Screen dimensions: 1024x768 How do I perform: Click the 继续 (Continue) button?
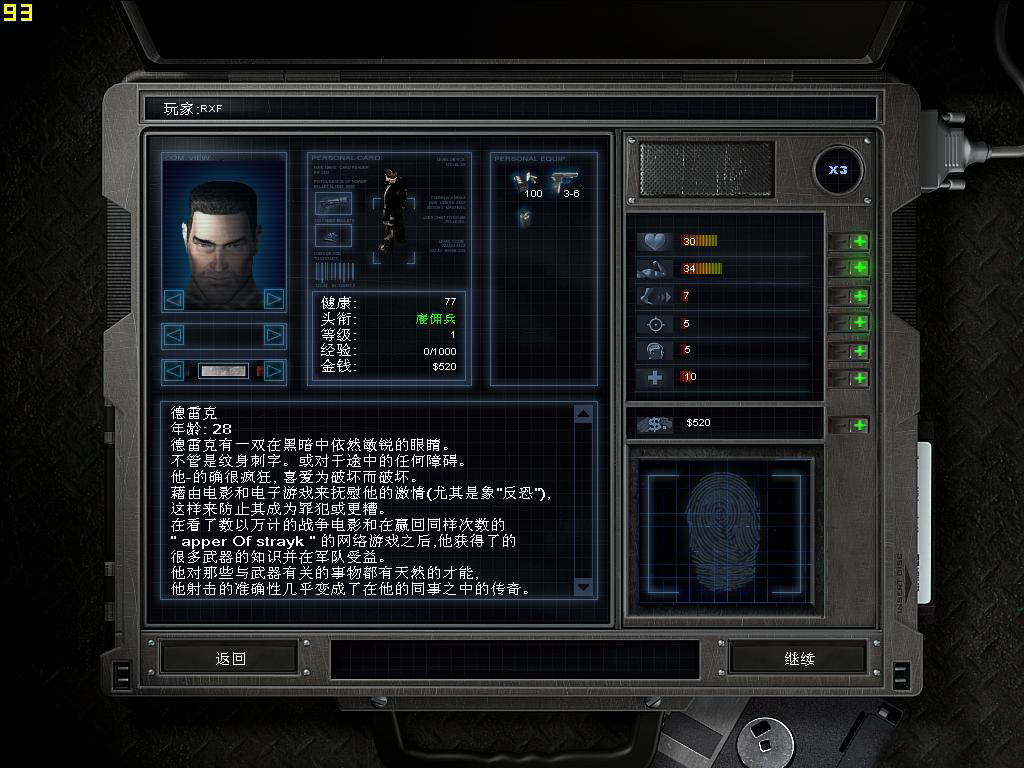[x=799, y=658]
